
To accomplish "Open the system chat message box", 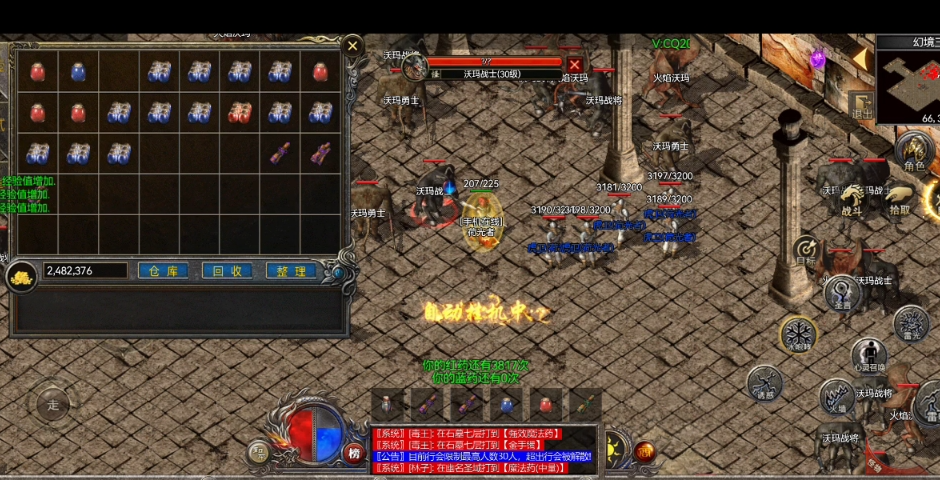I will (x=482, y=450).
